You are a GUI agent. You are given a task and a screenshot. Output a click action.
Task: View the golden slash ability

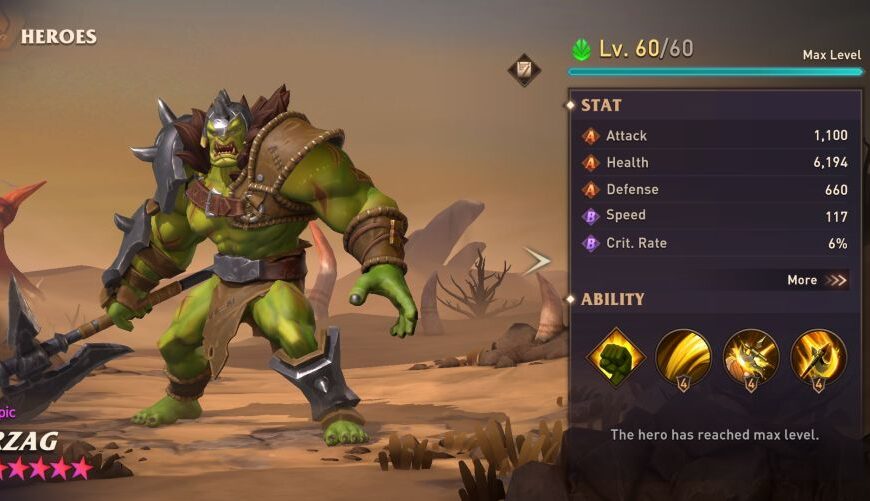(683, 356)
